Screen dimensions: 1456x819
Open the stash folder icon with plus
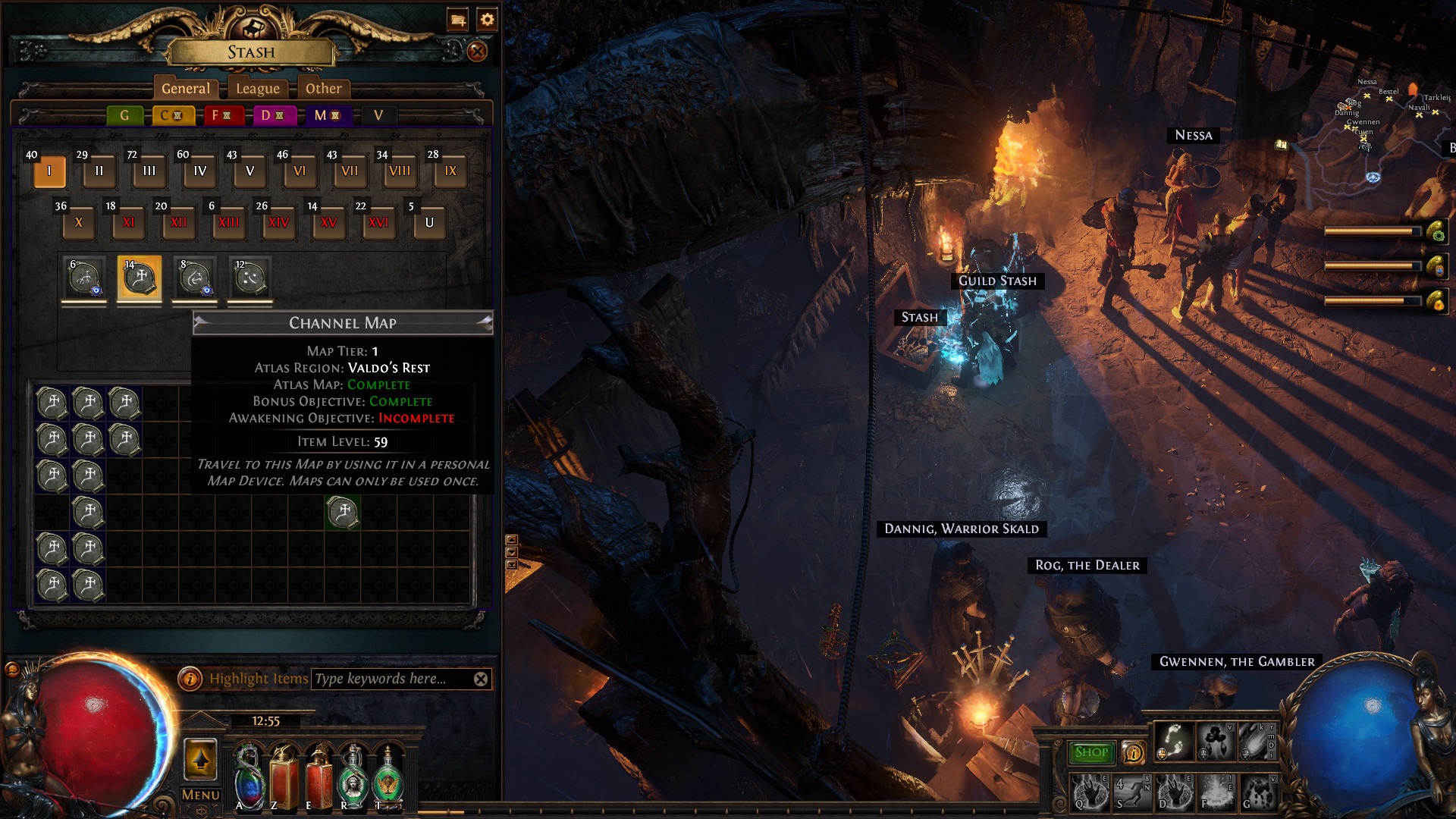(457, 20)
